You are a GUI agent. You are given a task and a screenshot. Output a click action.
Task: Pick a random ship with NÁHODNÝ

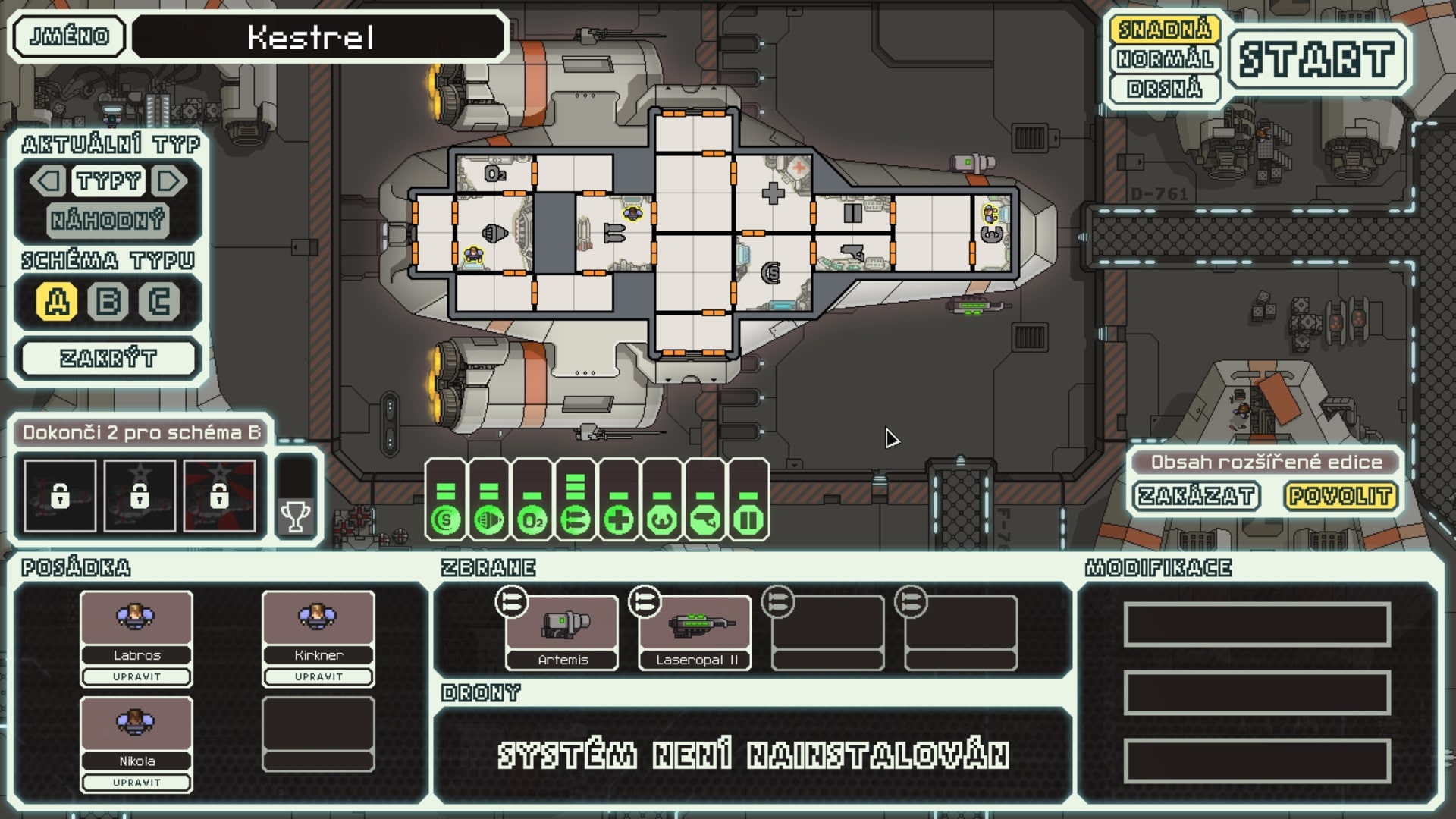pos(108,221)
